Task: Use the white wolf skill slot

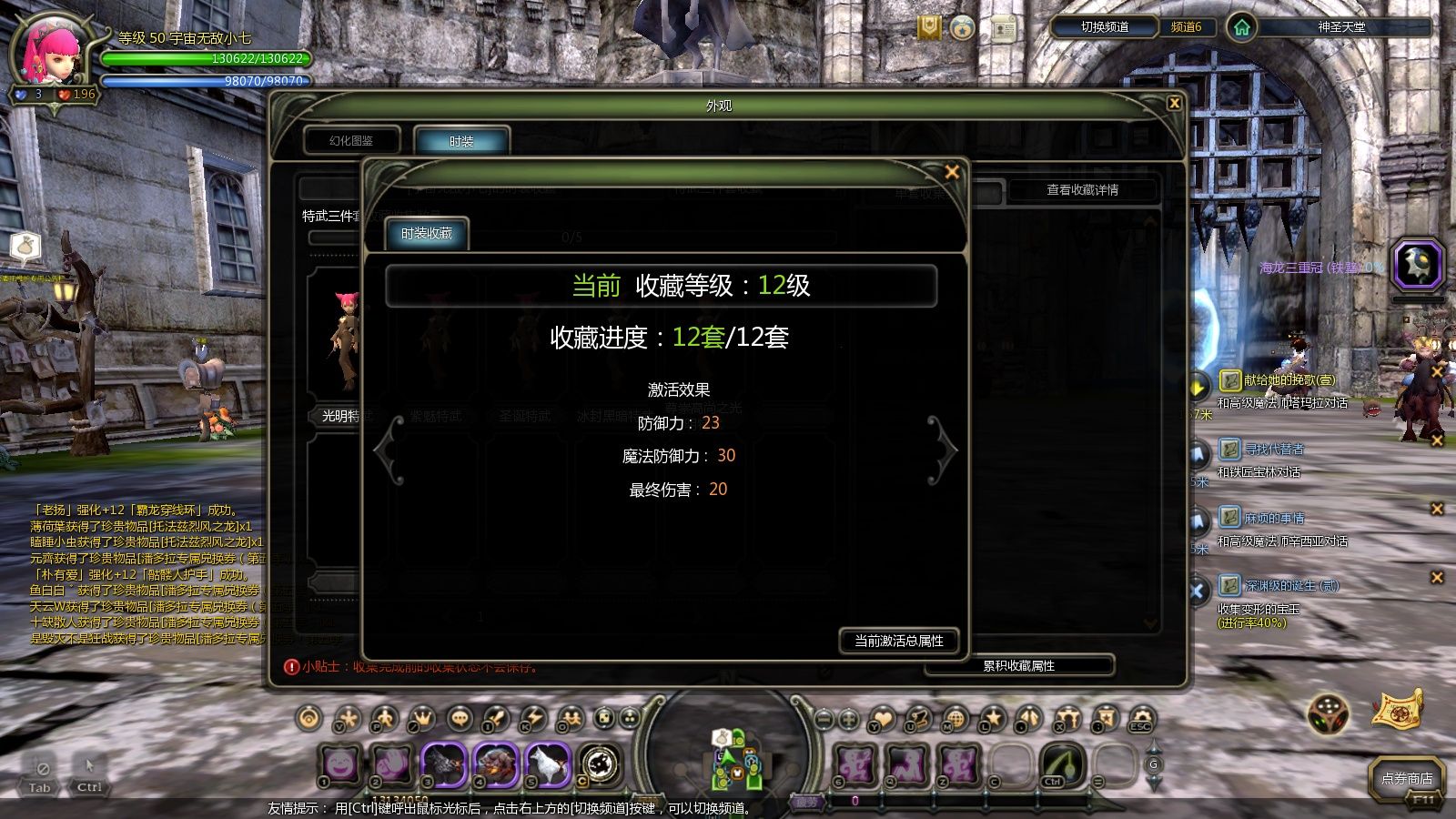Action: pos(546,763)
